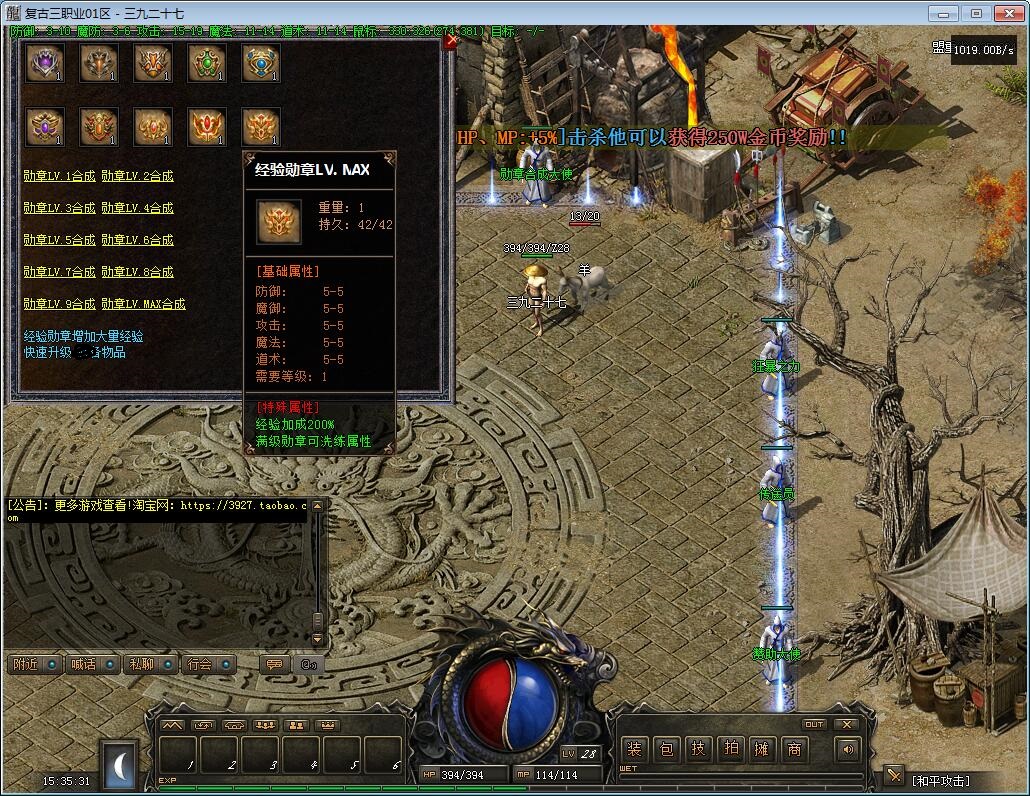Toggle the sound speaker button

(x=848, y=749)
